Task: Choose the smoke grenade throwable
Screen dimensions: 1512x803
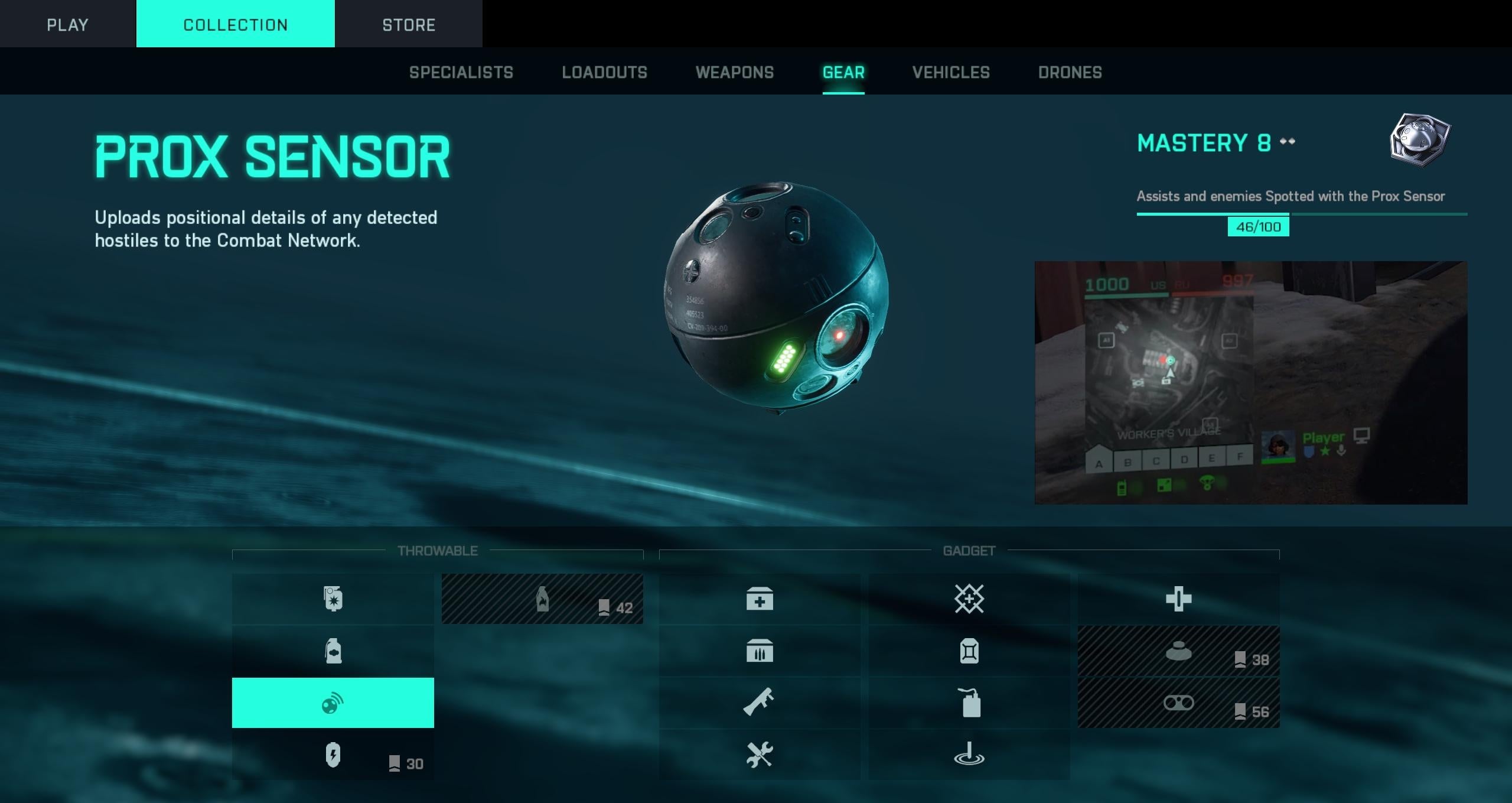Action: coord(333,651)
